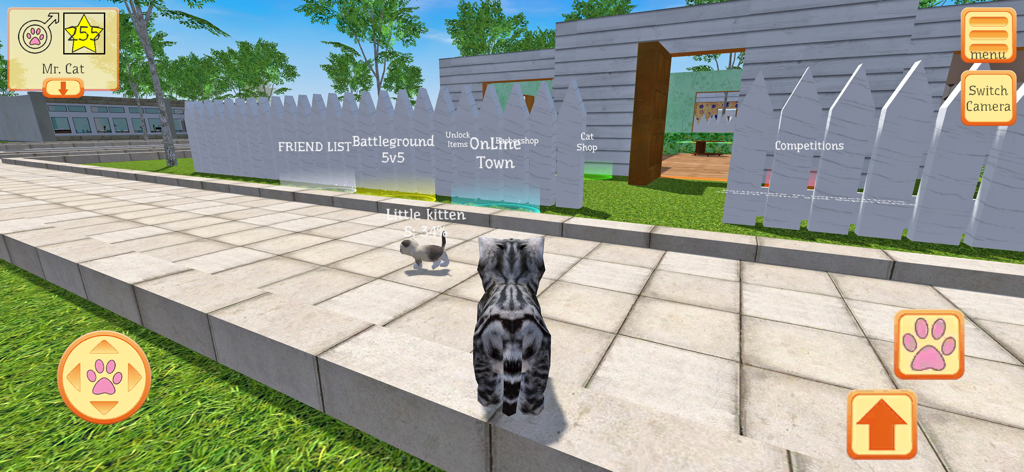Open the menu button

(988, 35)
